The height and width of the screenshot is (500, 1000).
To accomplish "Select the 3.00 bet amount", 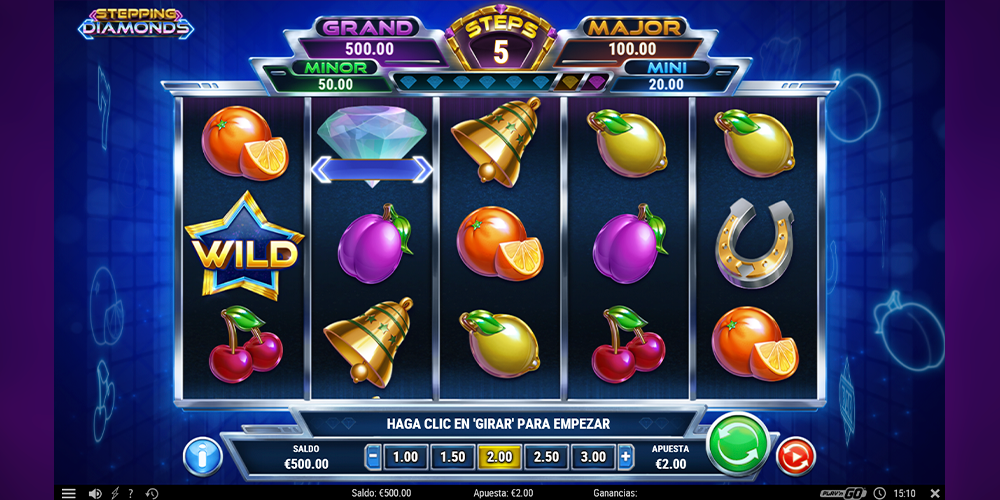I will (593, 457).
